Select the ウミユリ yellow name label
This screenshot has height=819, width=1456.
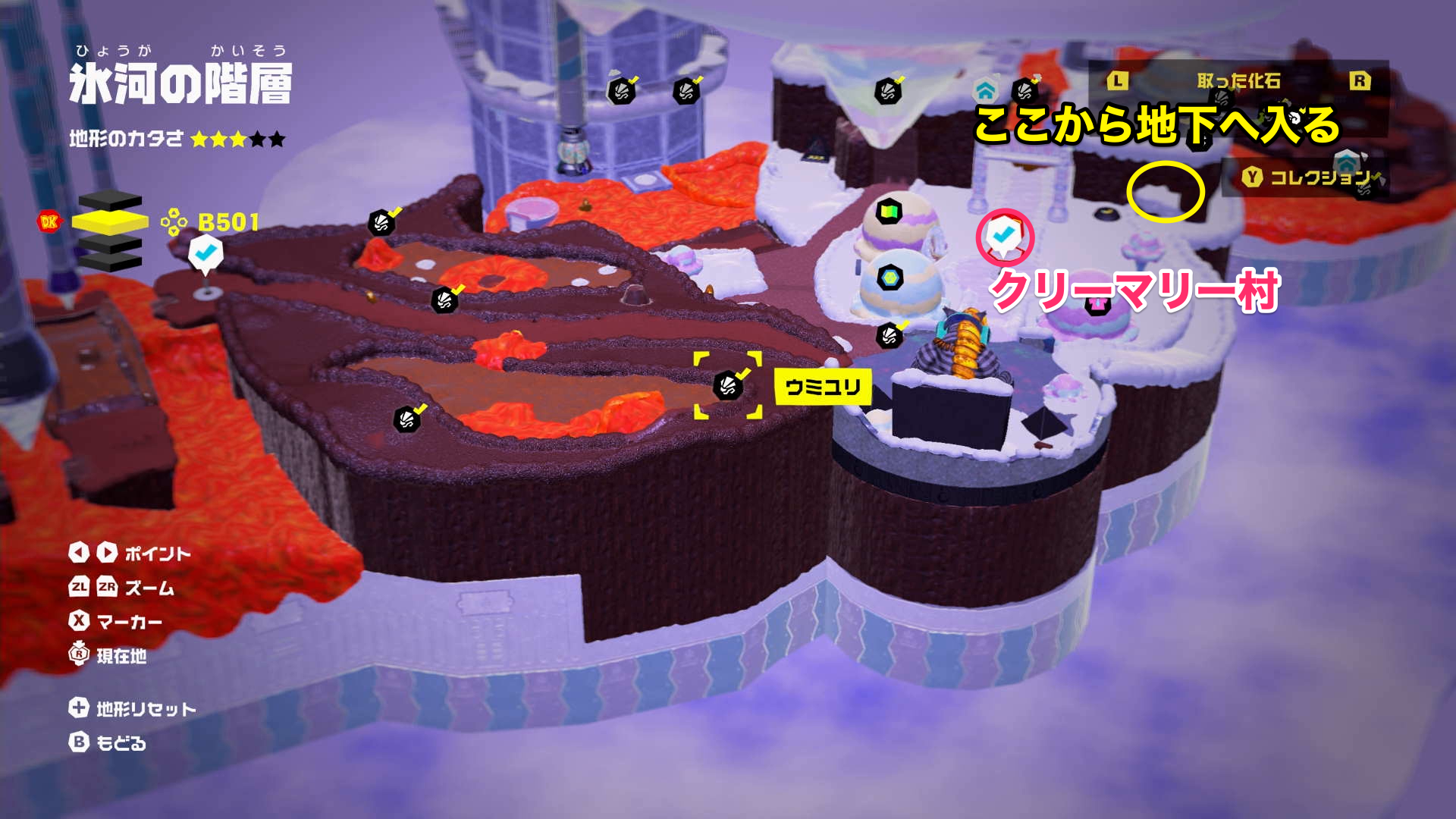823,388
